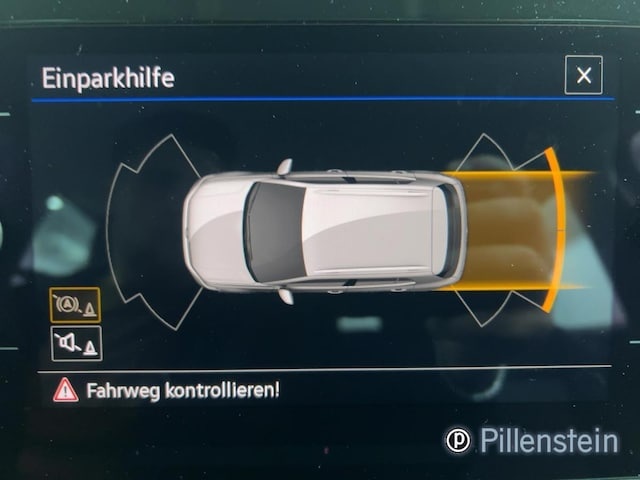
Task: Close the Einparkhilfe screen
Action: [583, 75]
